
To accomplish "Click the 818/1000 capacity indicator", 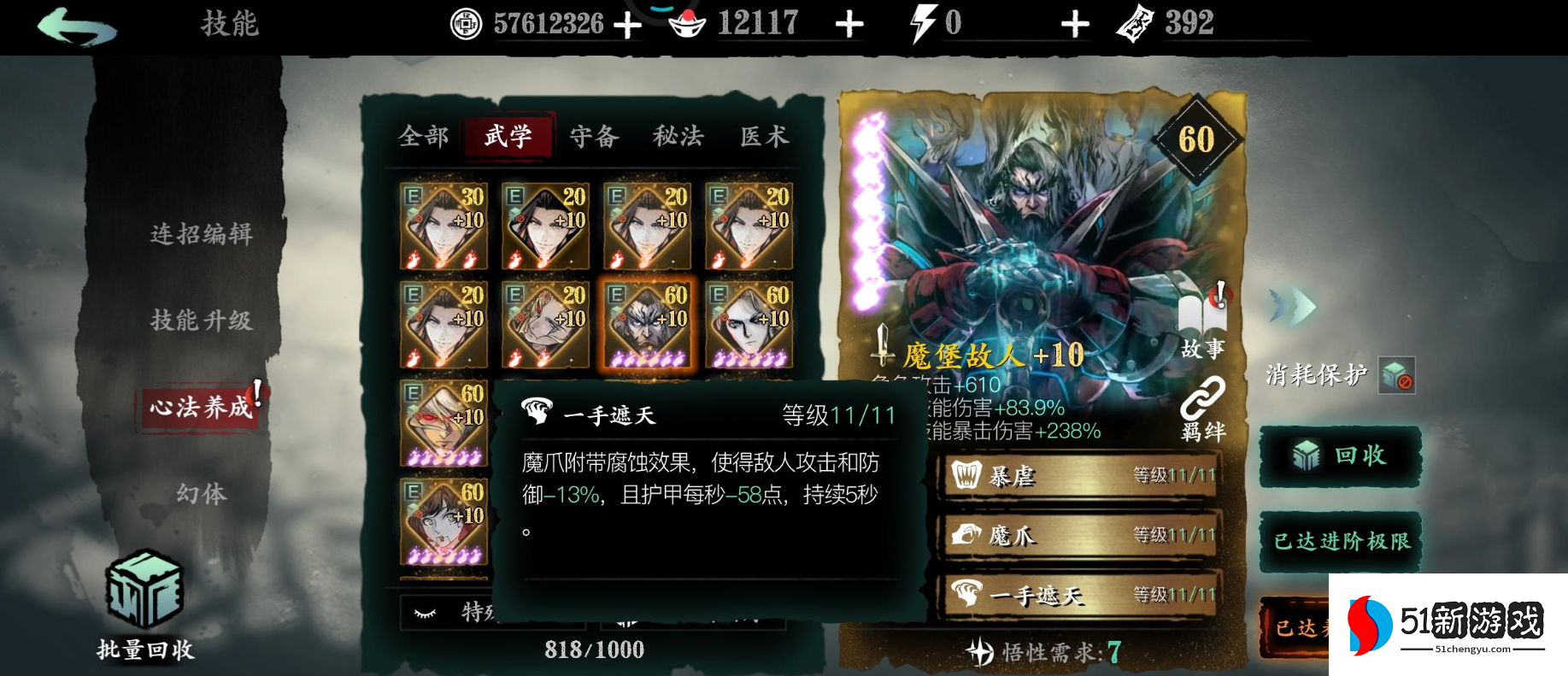I will pyautogui.click(x=594, y=650).
